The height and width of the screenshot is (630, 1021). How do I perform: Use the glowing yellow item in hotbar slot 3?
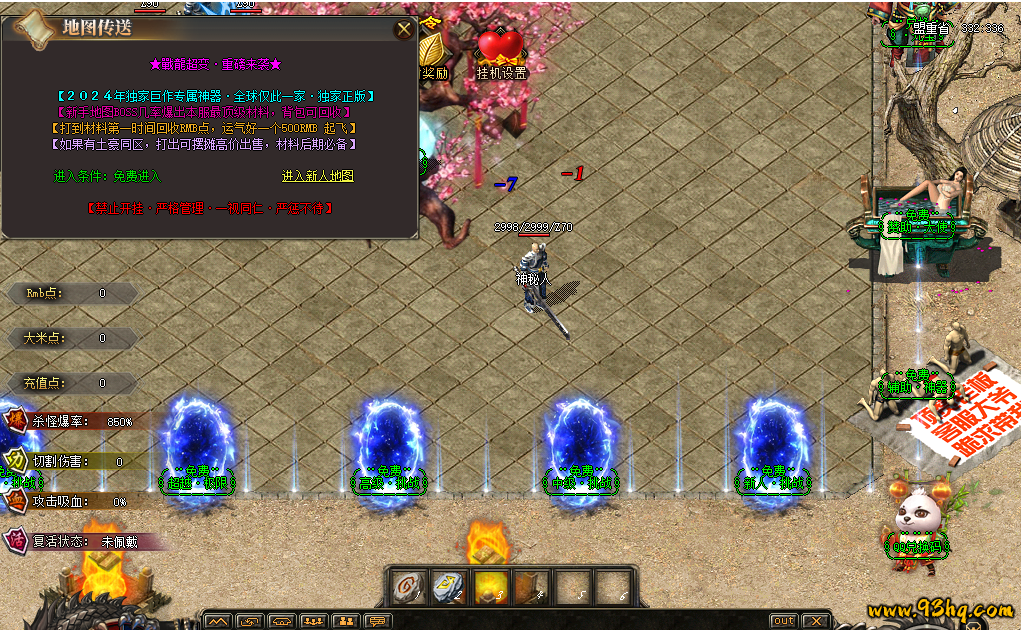coord(490,587)
